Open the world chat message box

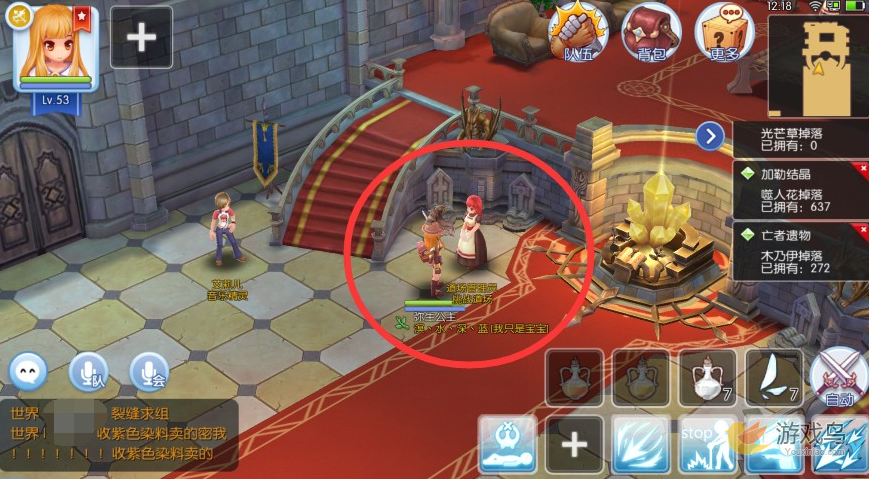pyautogui.click(x=120, y=435)
